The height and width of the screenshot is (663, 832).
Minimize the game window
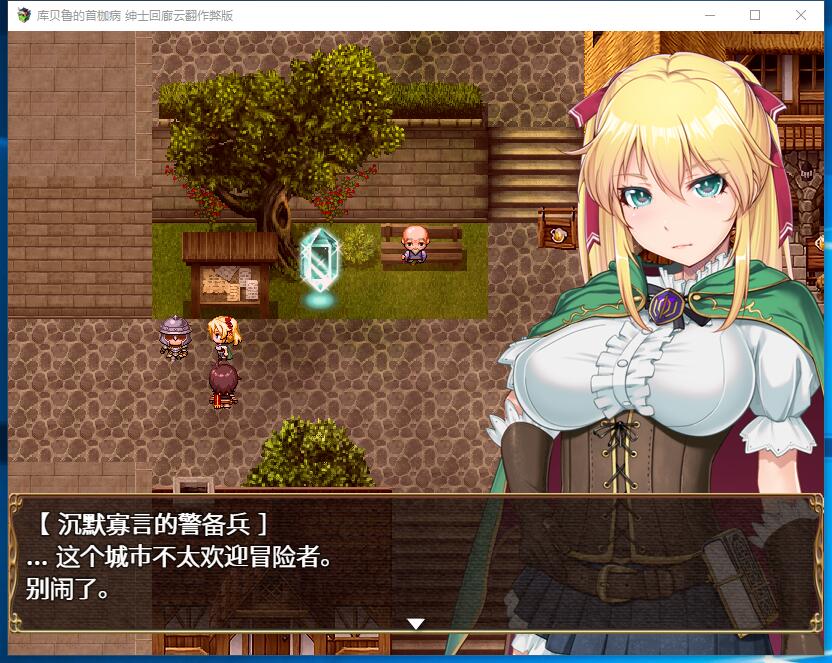coord(710,15)
